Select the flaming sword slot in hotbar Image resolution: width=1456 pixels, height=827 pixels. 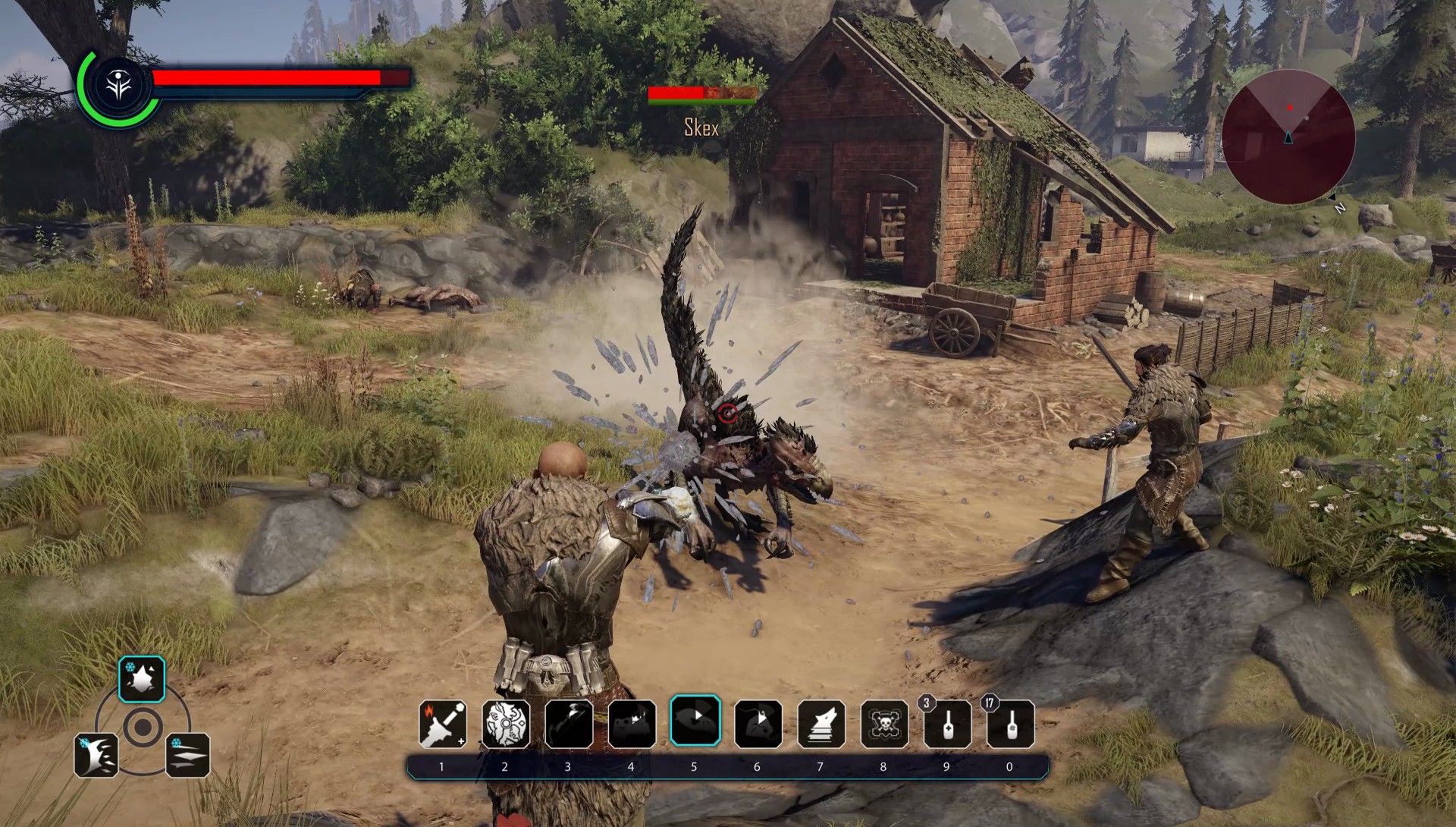pos(443,724)
